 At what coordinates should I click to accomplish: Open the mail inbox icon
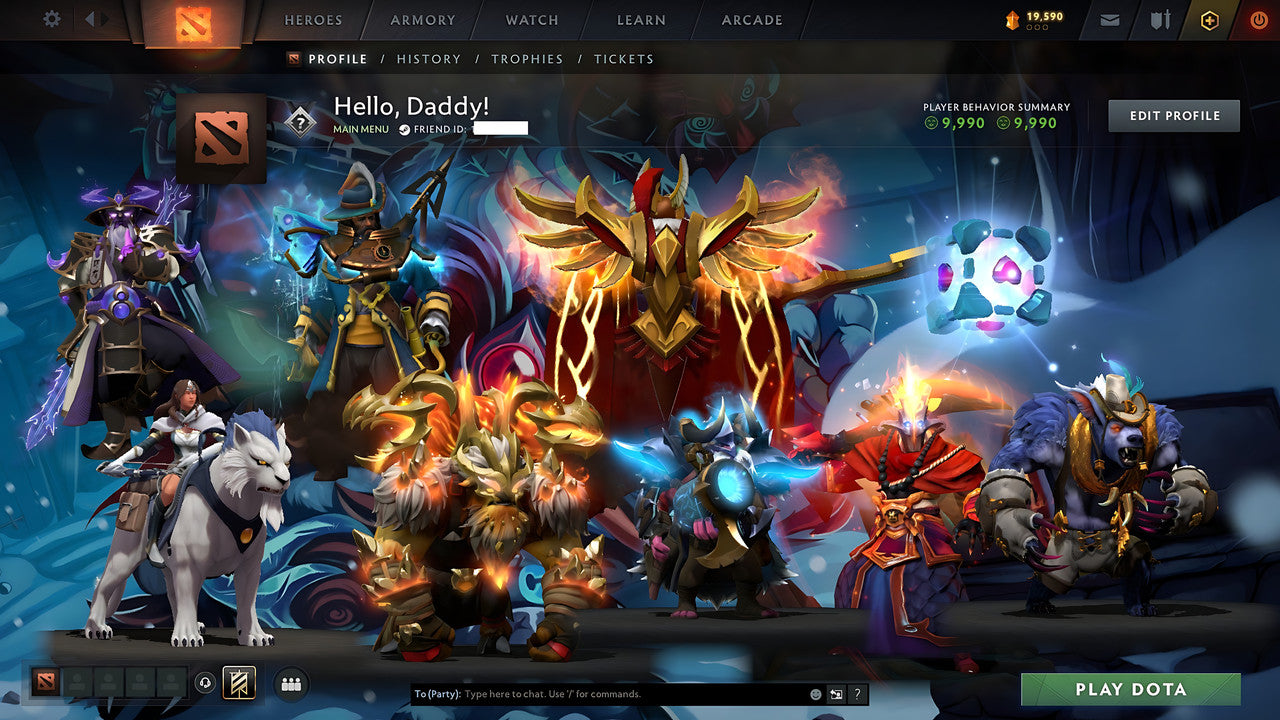1110,19
